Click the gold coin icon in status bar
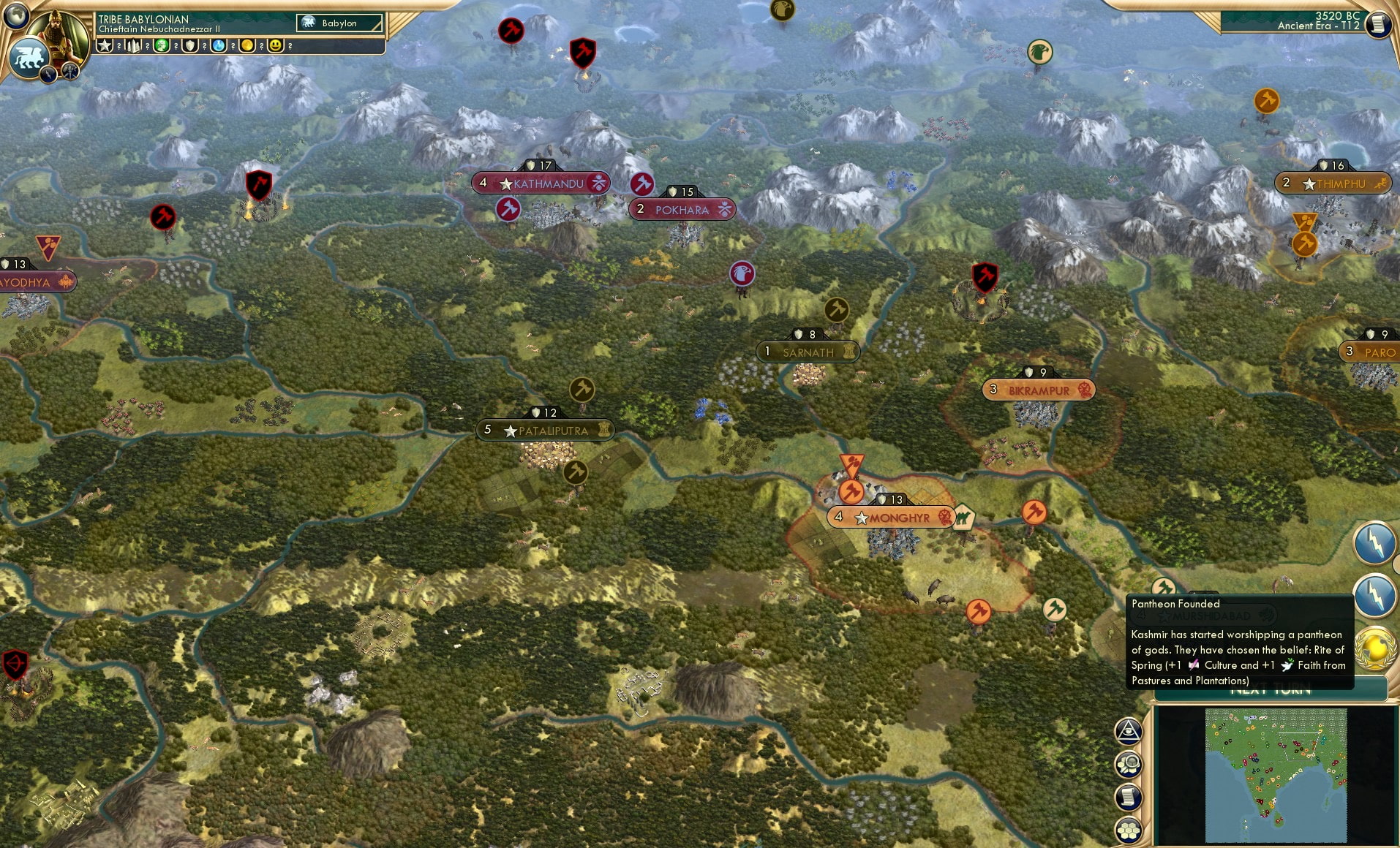Screen dimensions: 1400x848 (x=247, y=45)
